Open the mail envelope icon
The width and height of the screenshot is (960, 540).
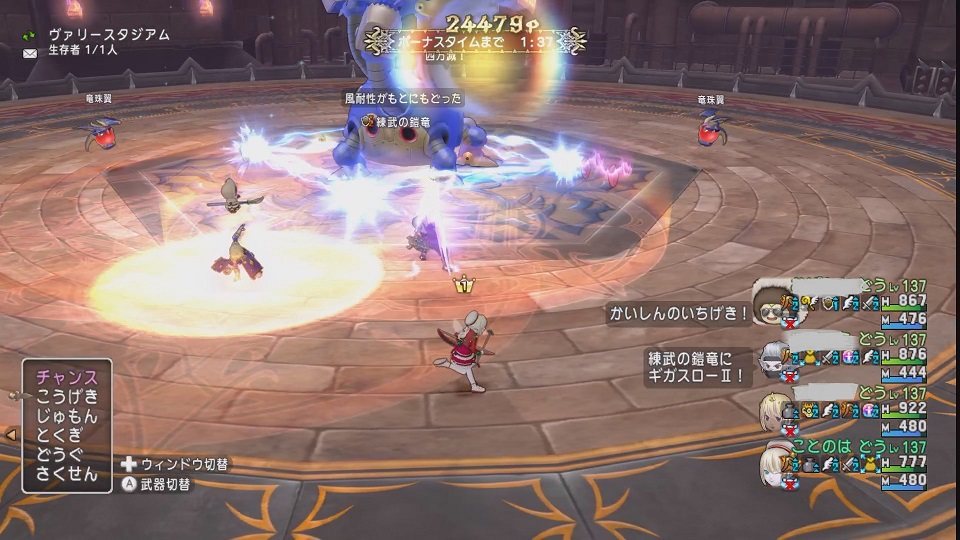[x=30, y=49]
